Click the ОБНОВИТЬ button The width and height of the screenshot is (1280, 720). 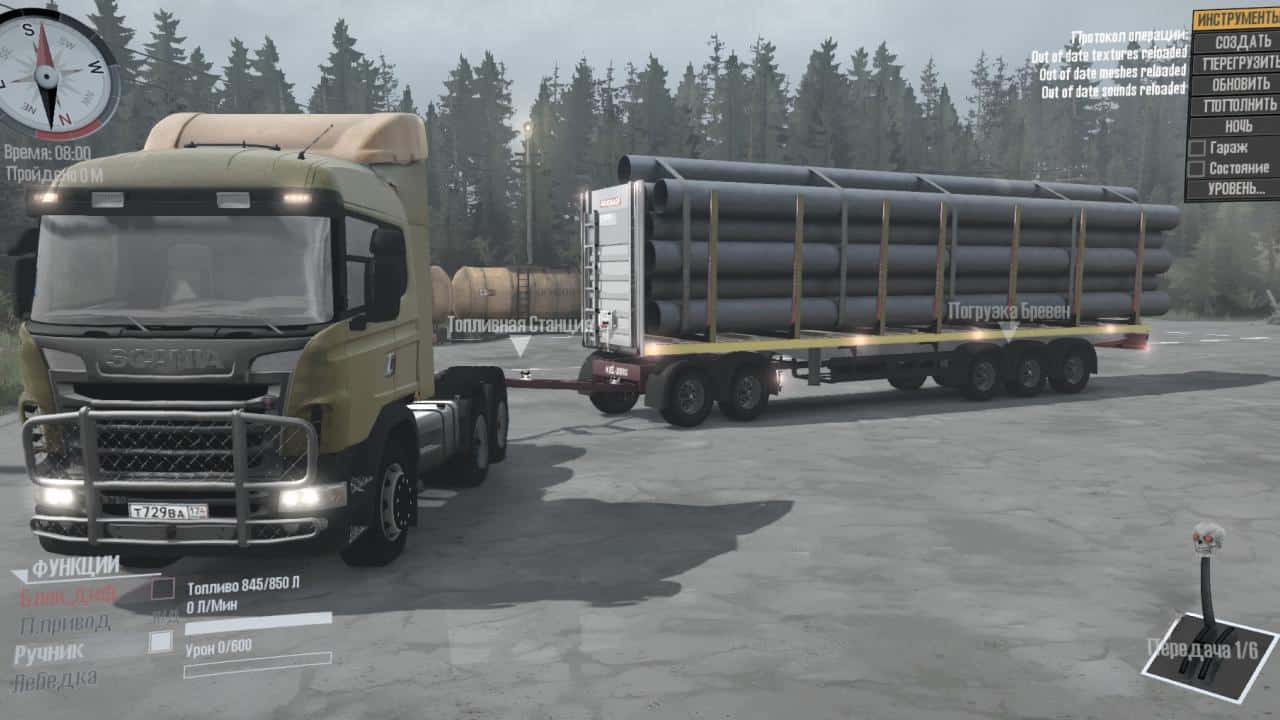(1236, 84)
